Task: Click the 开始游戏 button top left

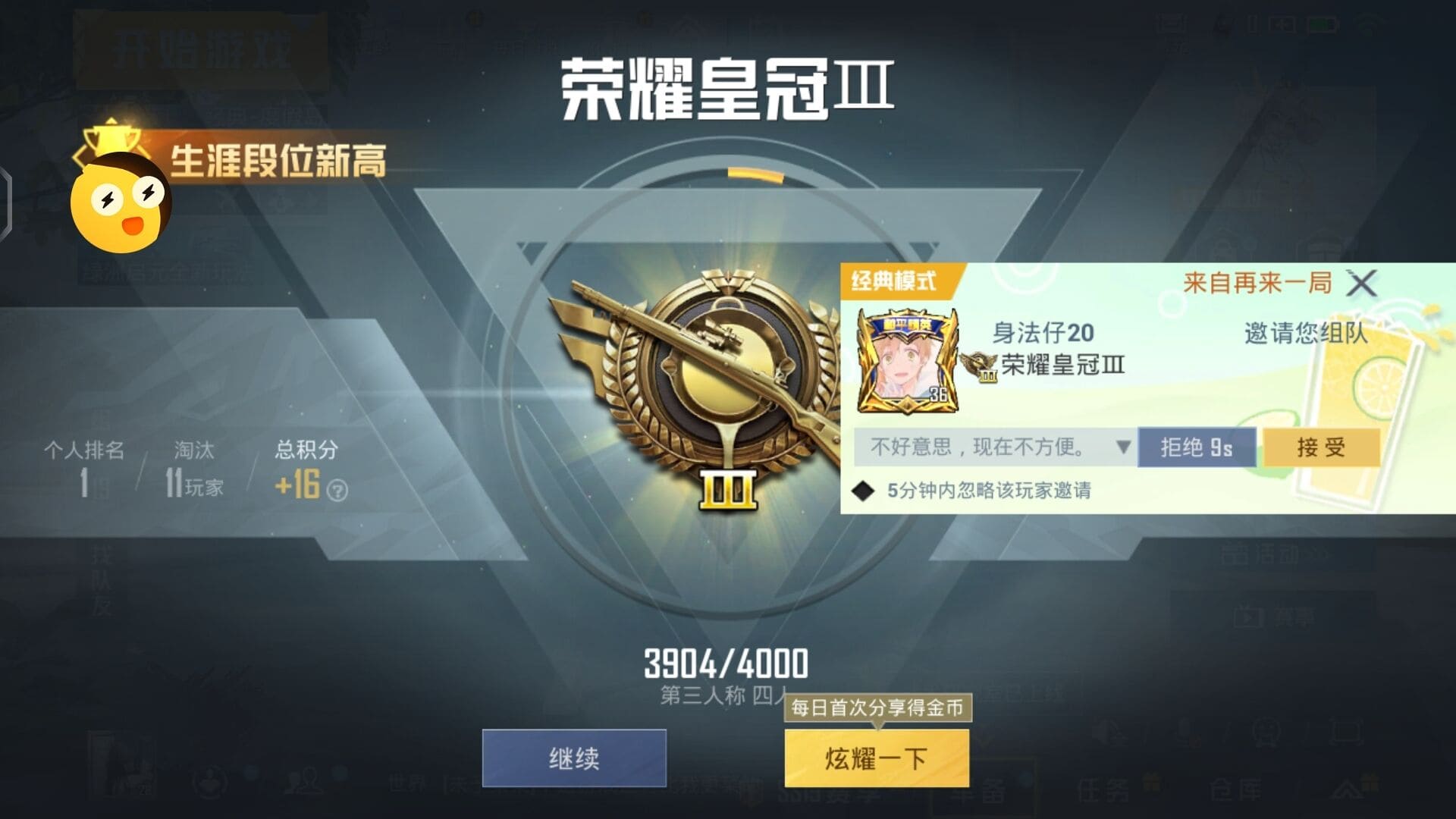Action: (202, 47)
